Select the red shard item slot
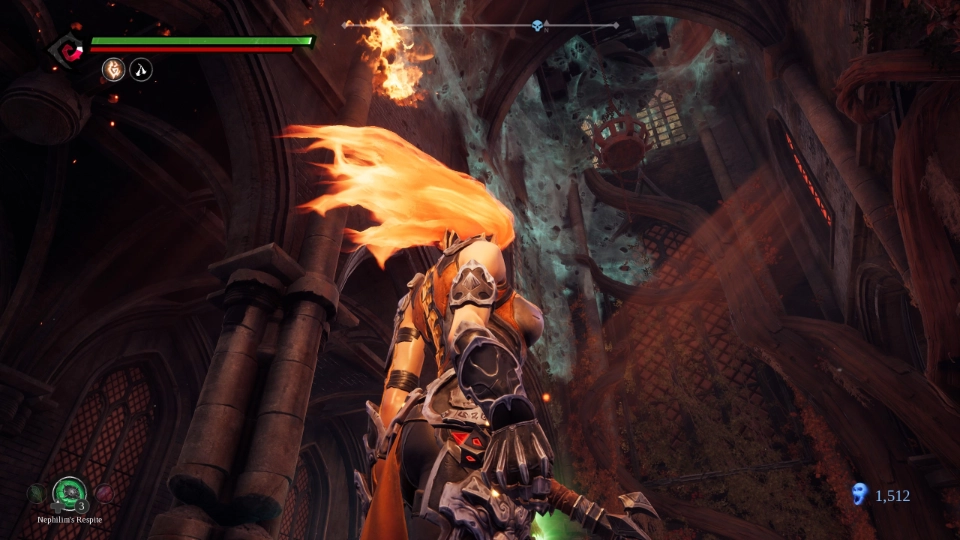Image resolution: width=960 pixels, height=540 pixels. [x=102, y=492]
